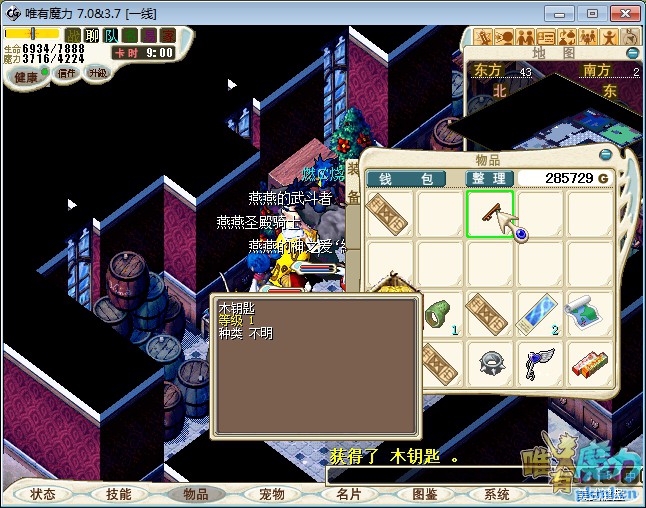Select the spiked helmet item slot
Viewport: 646px width, 508px height.
click(490, 364)
